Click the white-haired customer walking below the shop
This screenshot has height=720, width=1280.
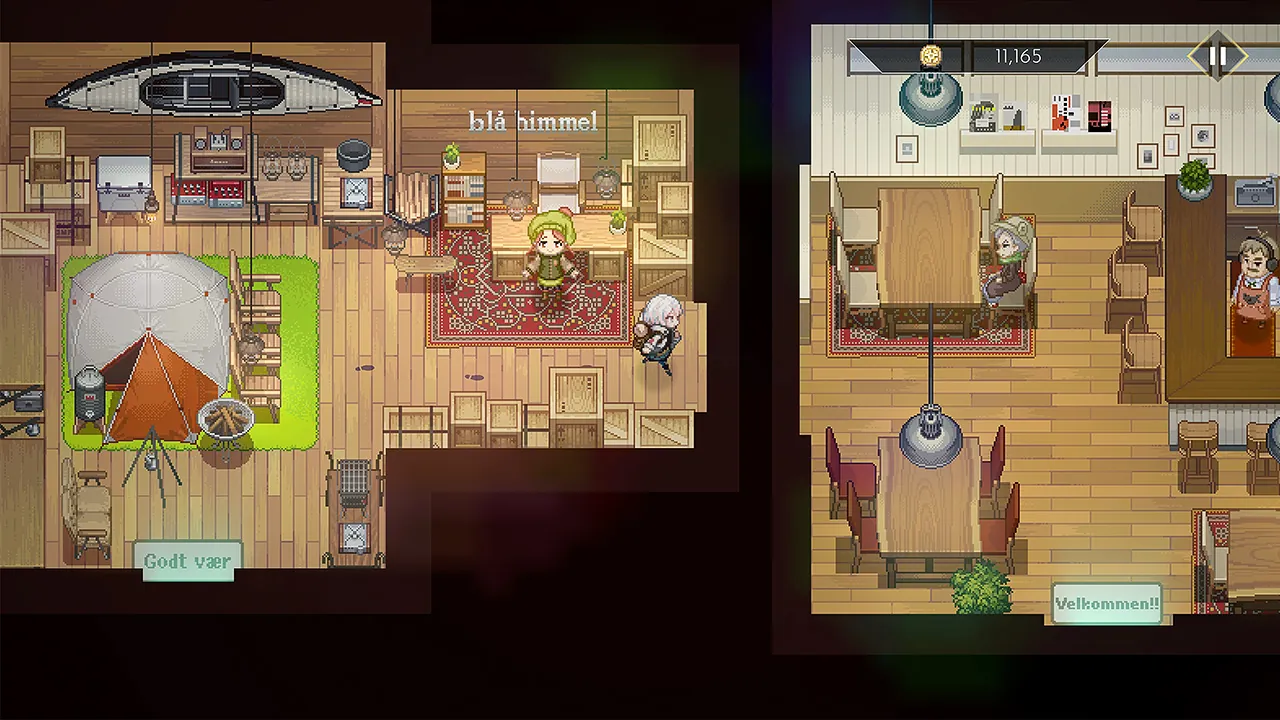[x=660, y=330]
